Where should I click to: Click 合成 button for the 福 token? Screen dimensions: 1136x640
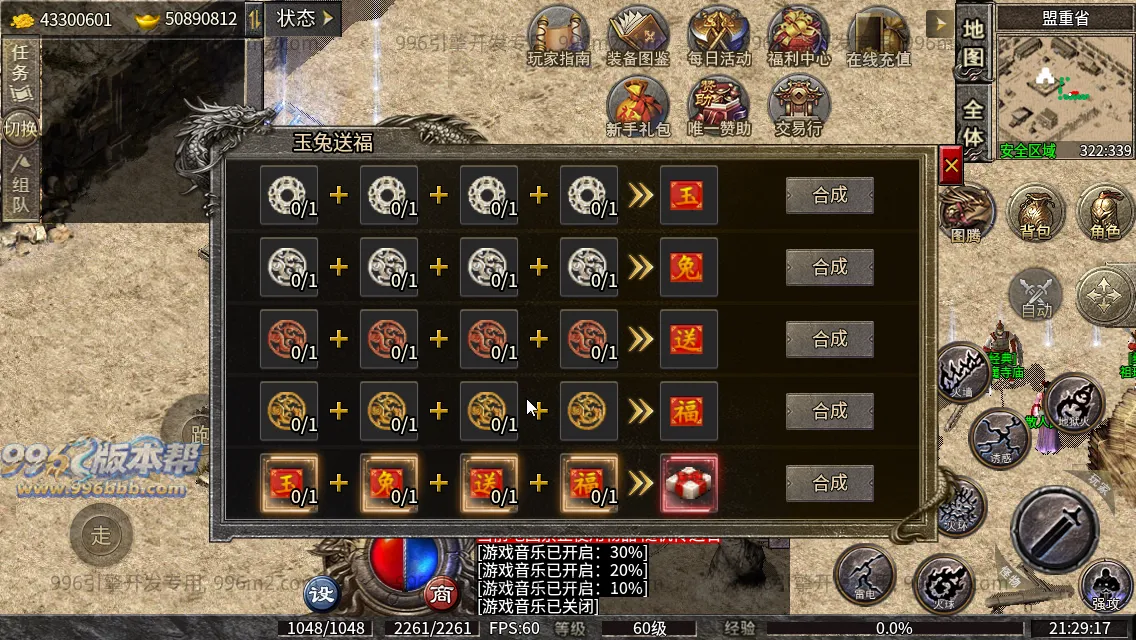click(829, 411)
